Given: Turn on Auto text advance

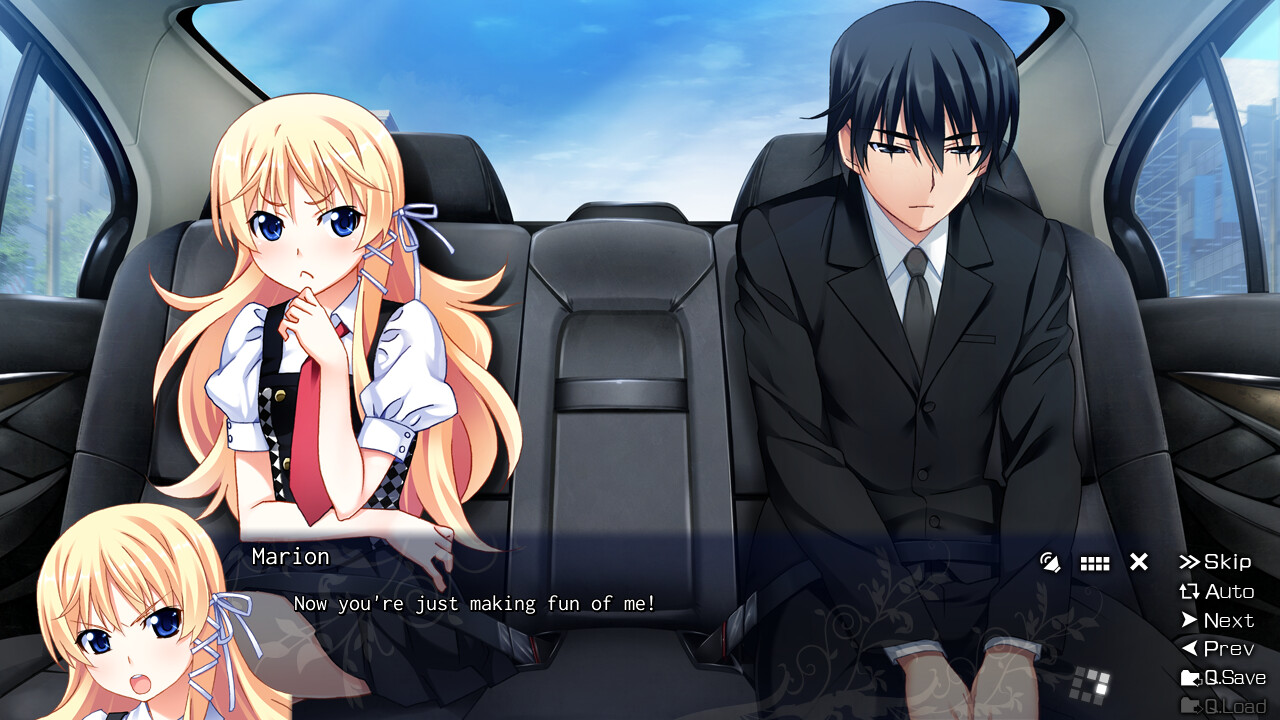Looking at the screenshot, I should 1216,591.
